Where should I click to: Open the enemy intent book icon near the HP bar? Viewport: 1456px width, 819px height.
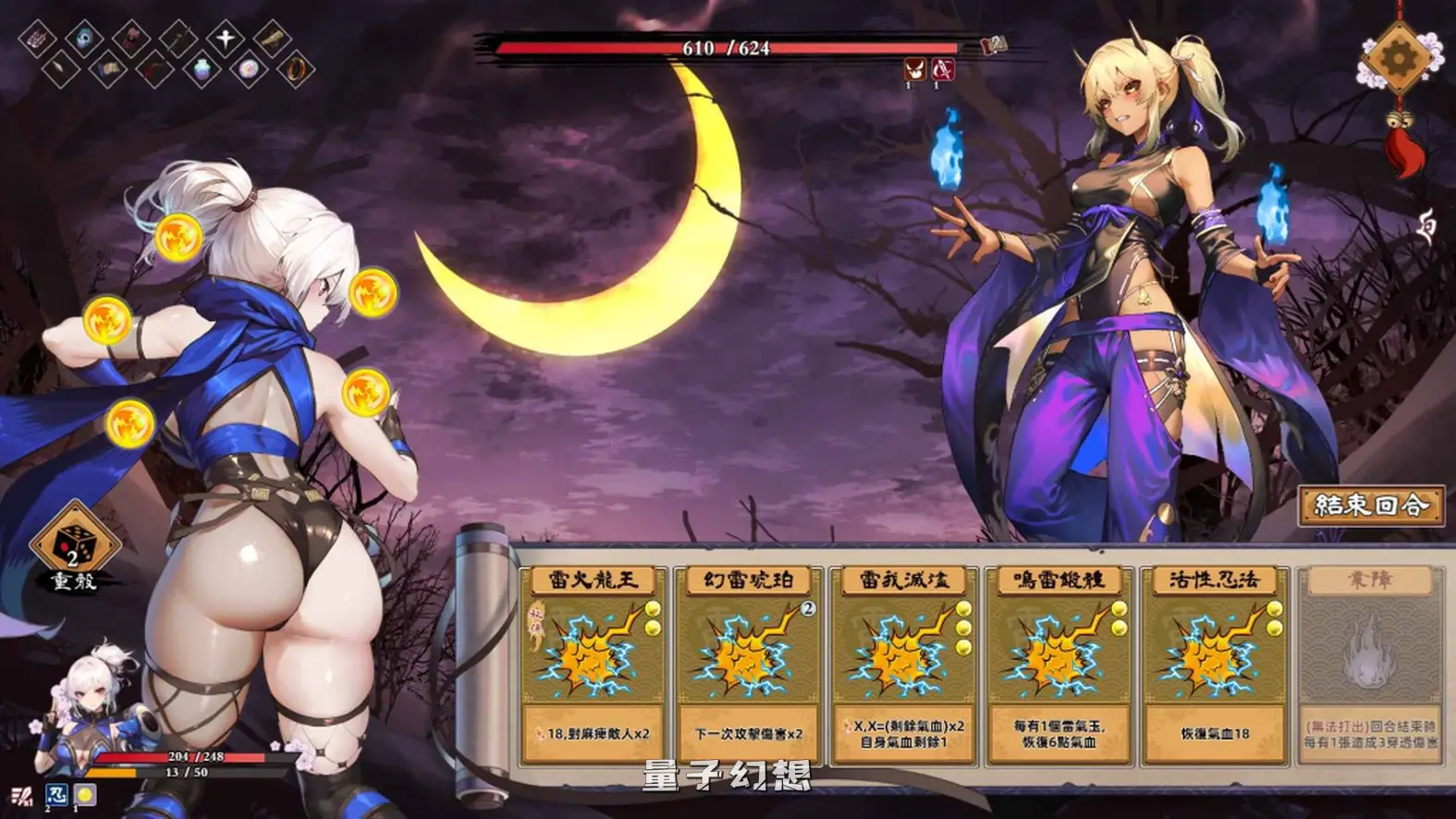994,44
